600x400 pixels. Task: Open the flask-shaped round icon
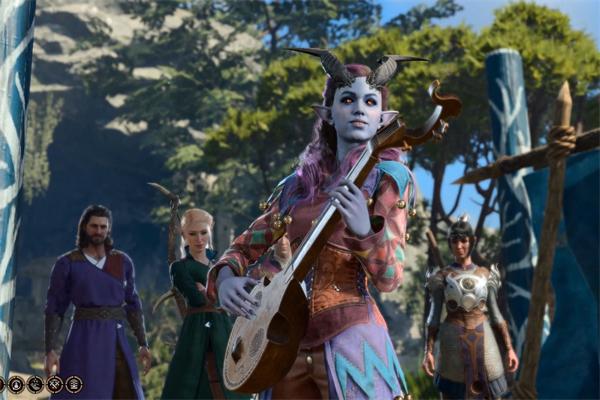click(x=16, y=384)
